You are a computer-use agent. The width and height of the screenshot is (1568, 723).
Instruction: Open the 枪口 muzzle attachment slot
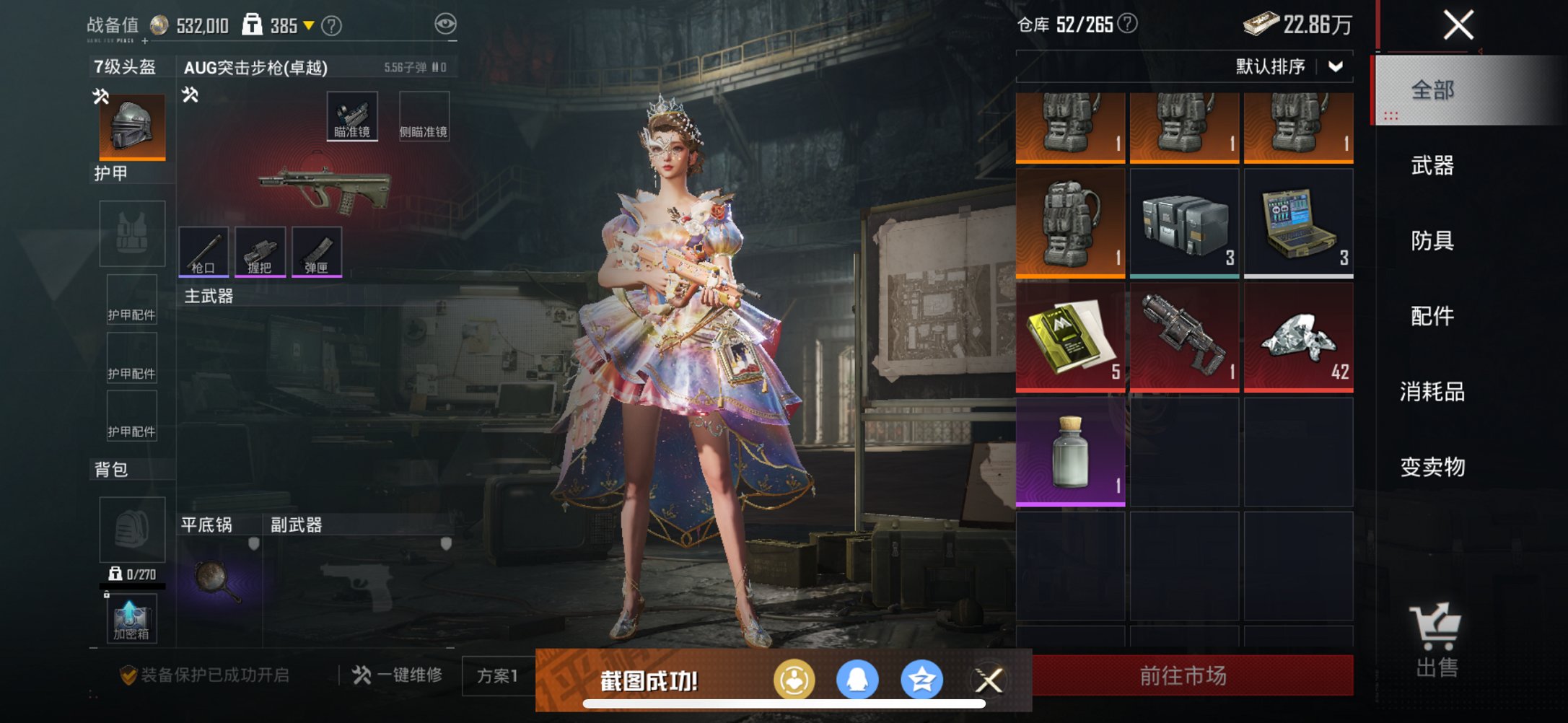(x=205, y=253)
